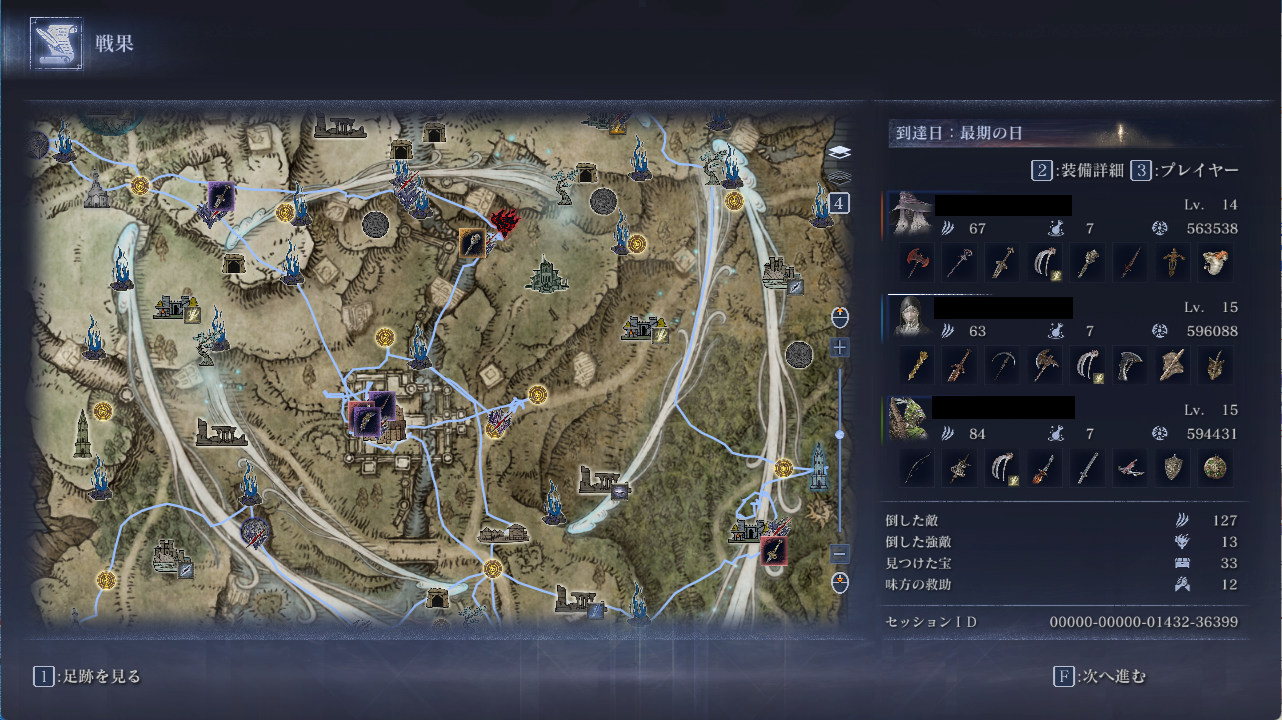Click the orange-framed staff marker on map

tap(472, 242)
